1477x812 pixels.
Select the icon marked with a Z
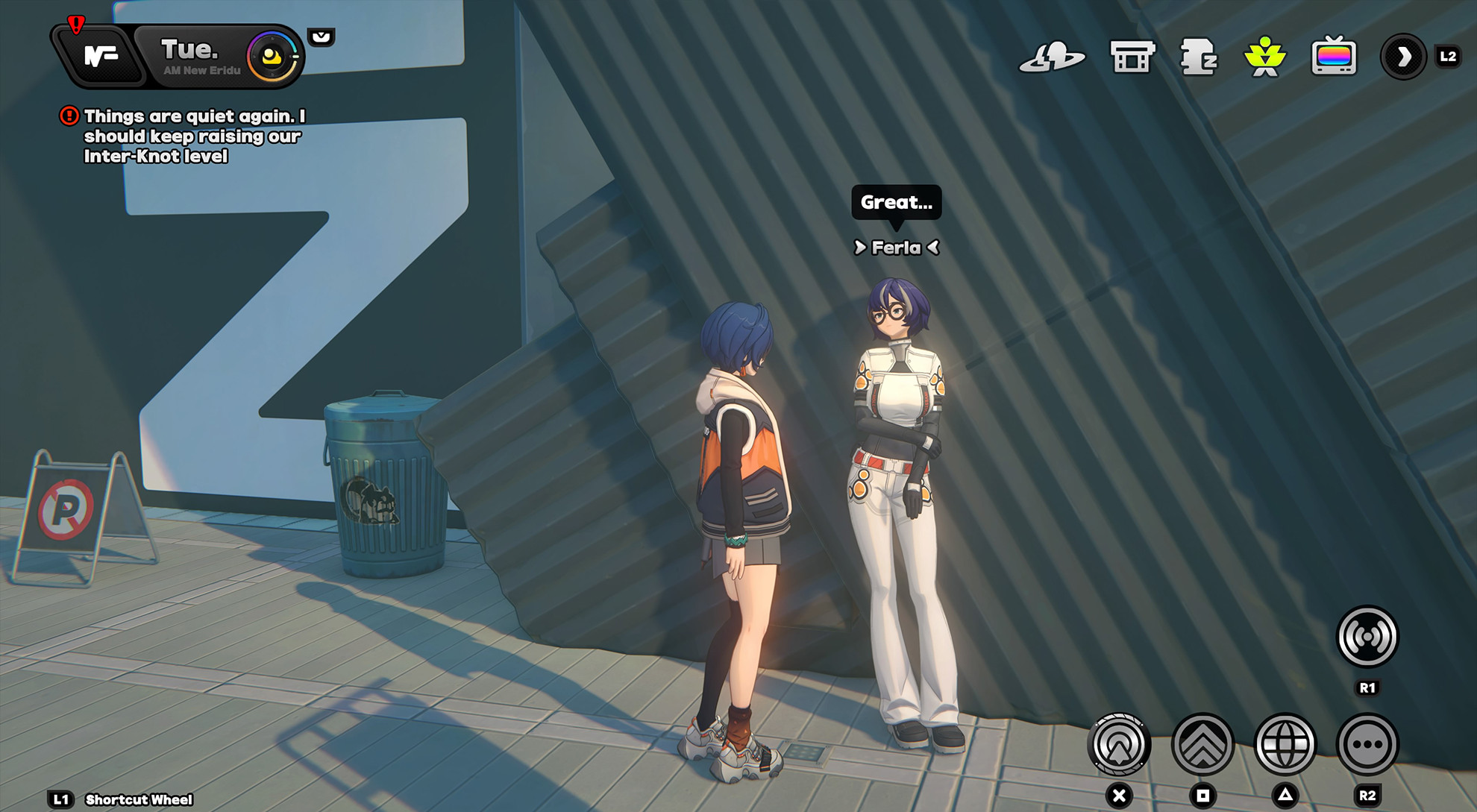click(1198, 57)
